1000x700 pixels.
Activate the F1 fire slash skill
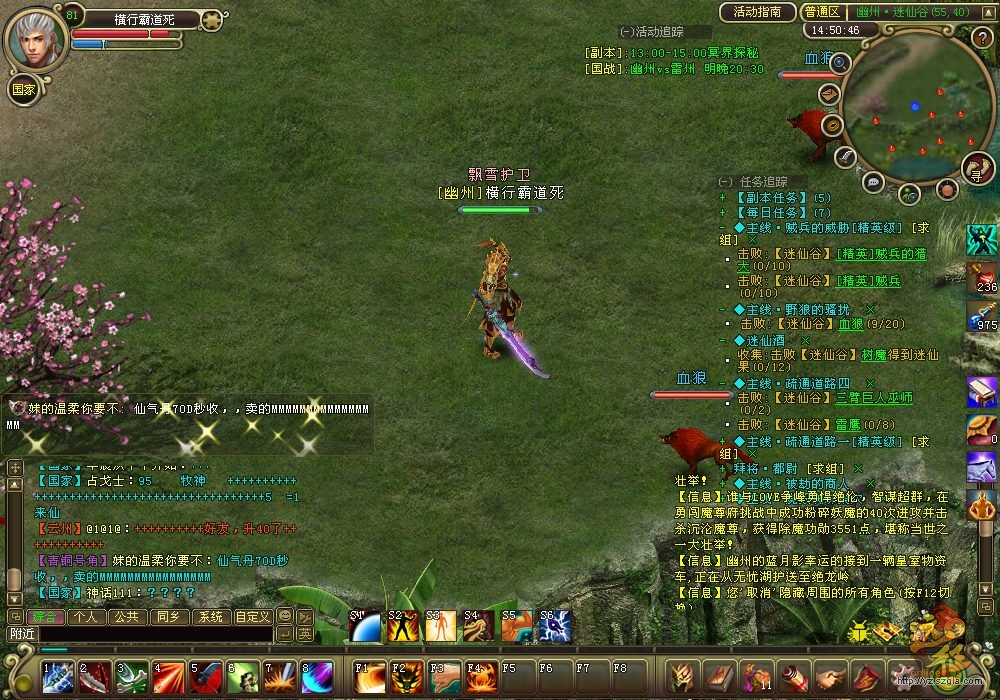point(370,677)
